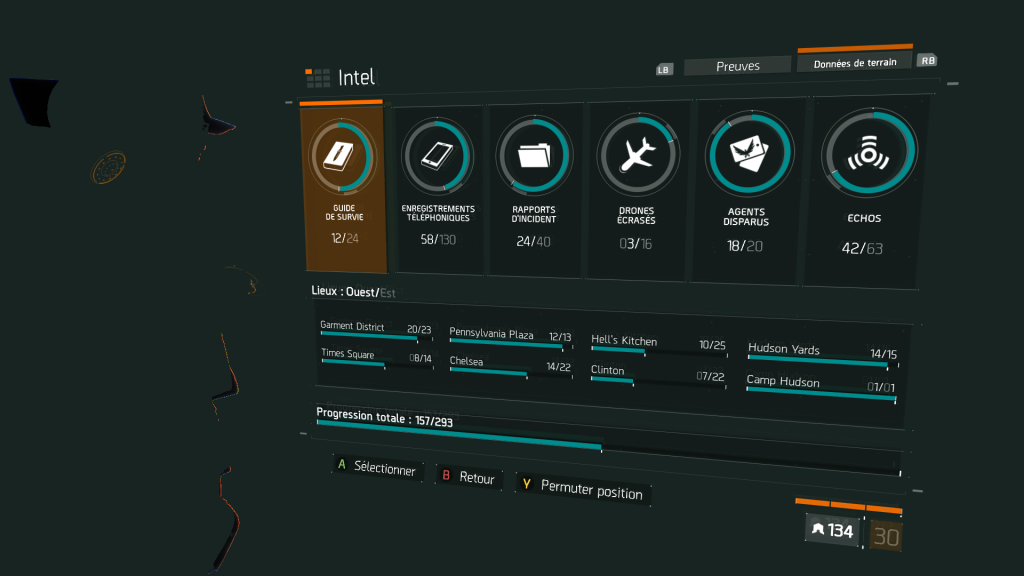Choose the Rapports d'incident tile
Screen dimensions: 1024x576
[534, 191]
